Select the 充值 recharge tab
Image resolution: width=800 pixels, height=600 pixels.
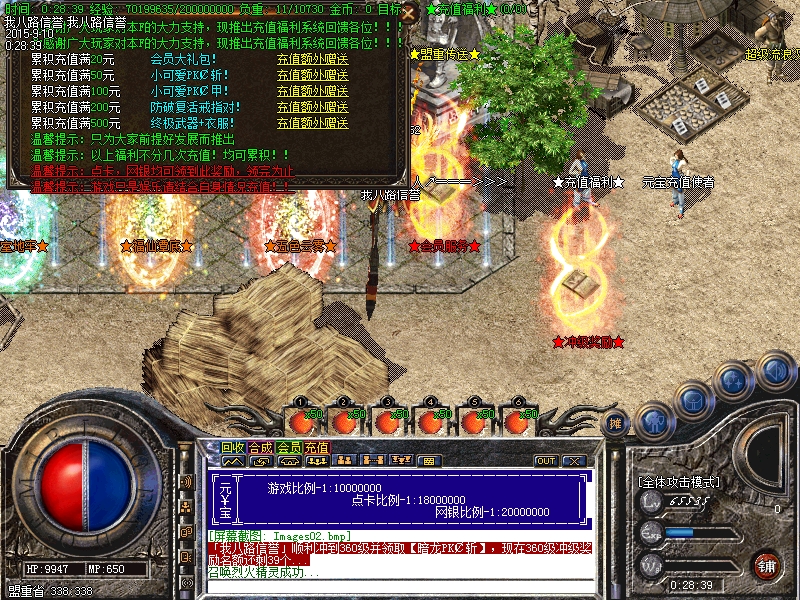(317, 447)
